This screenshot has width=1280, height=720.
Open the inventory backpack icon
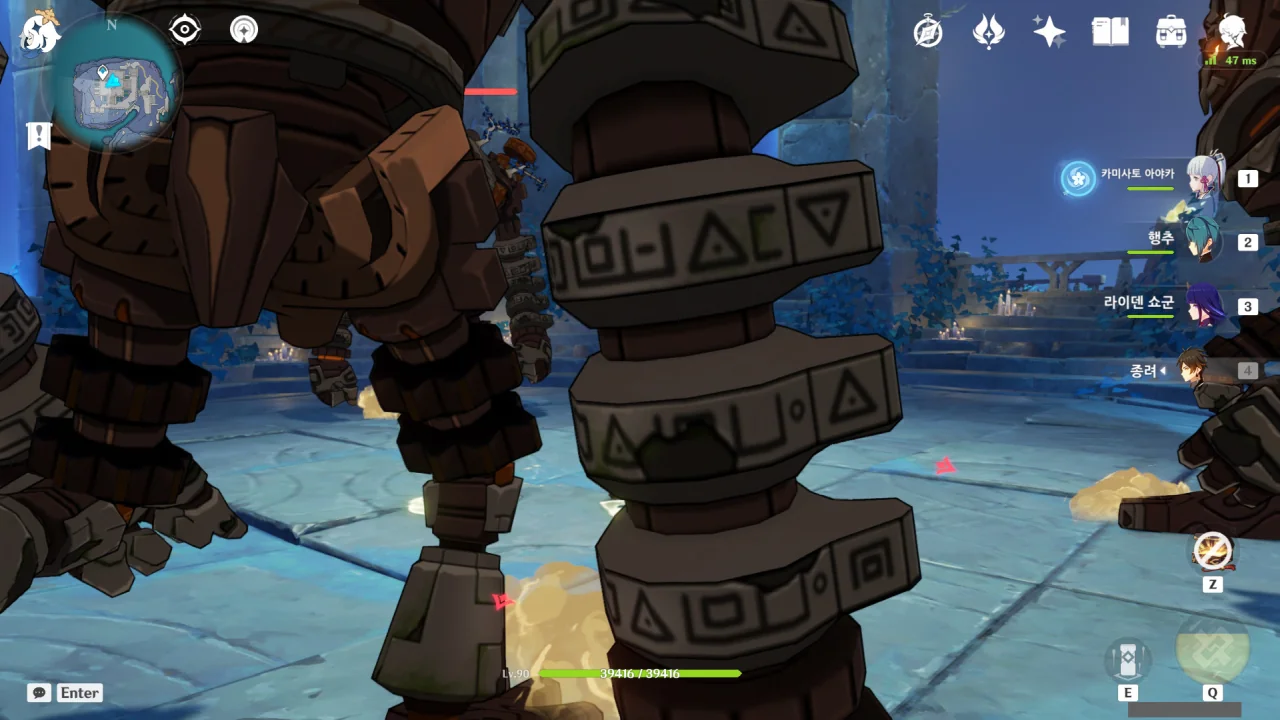pos(1171,32)
